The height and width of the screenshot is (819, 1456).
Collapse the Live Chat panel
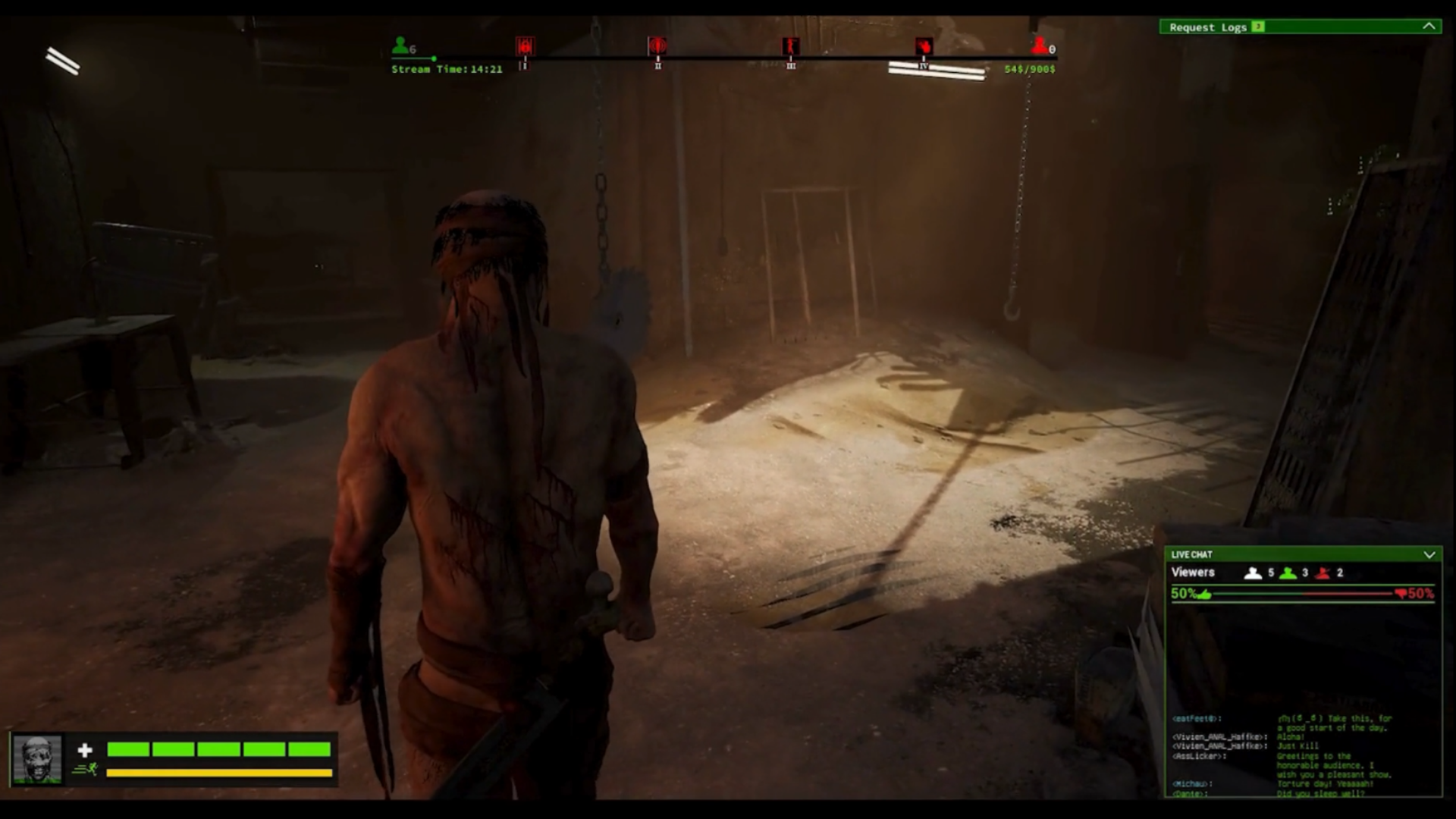point(1430,554)
